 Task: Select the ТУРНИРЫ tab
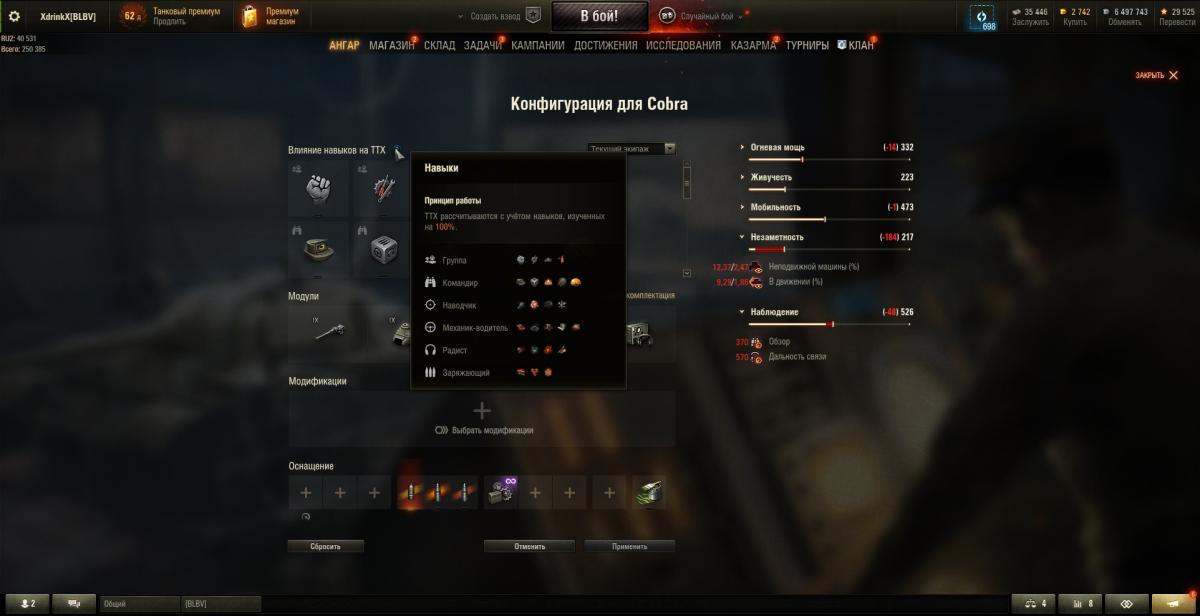[x=807, y=45]
